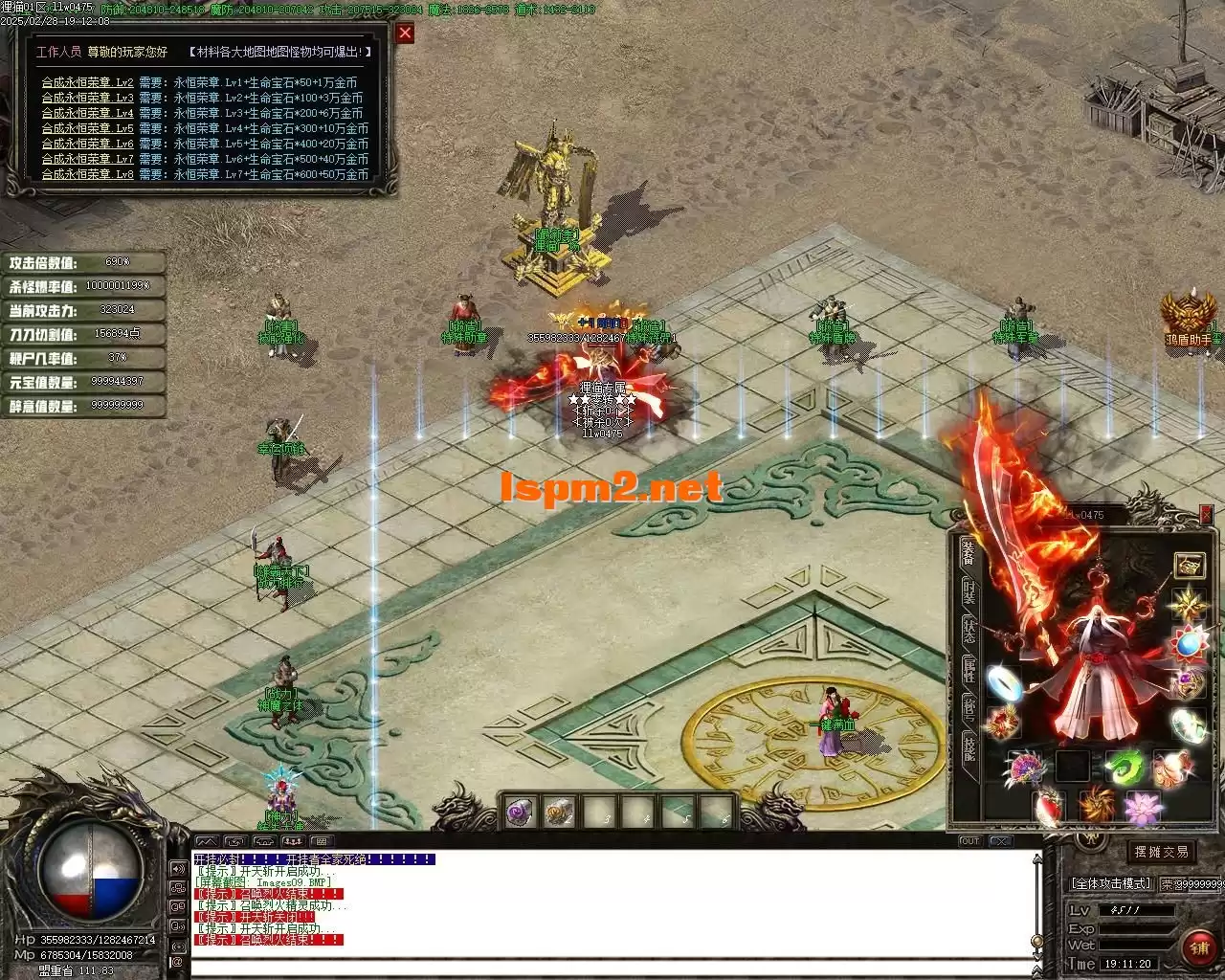Switch to the 时装 (costume) tab
Image resolution: width=1225 pixels, height=980 pixels.
pyautogui.click(x=969, y=590)
